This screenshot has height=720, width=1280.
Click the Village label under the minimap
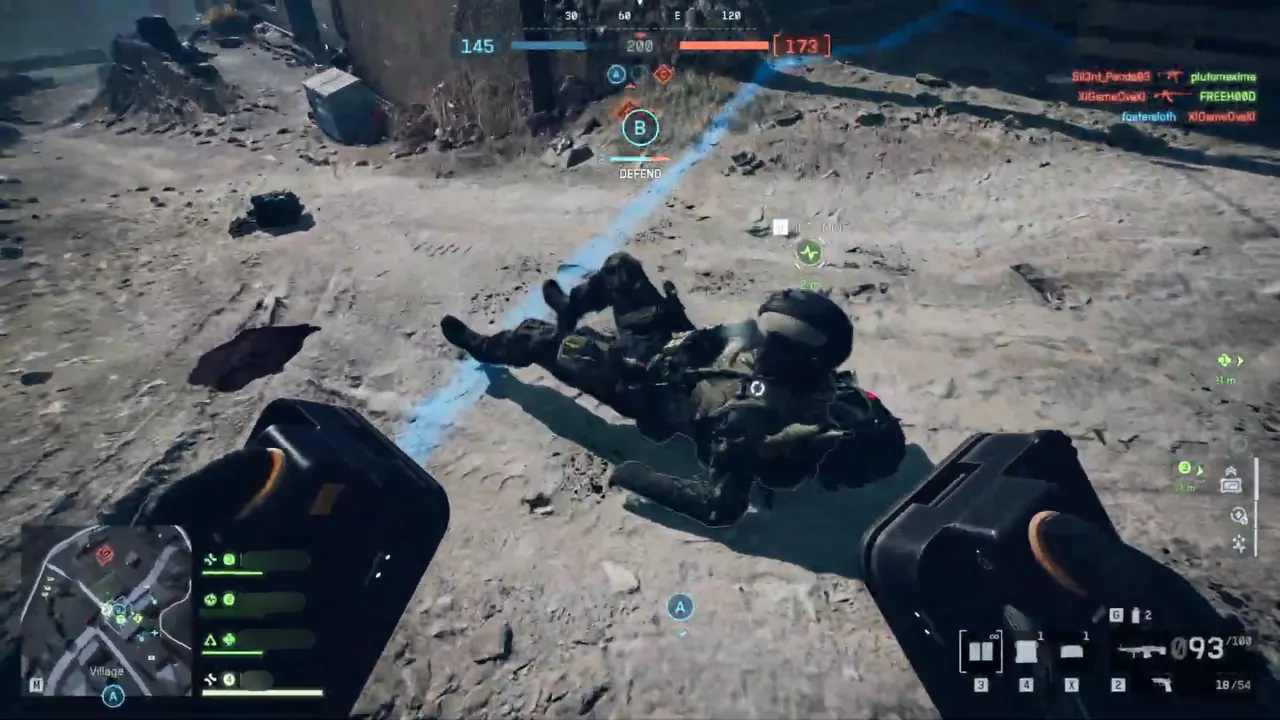(x=106, y=671)
